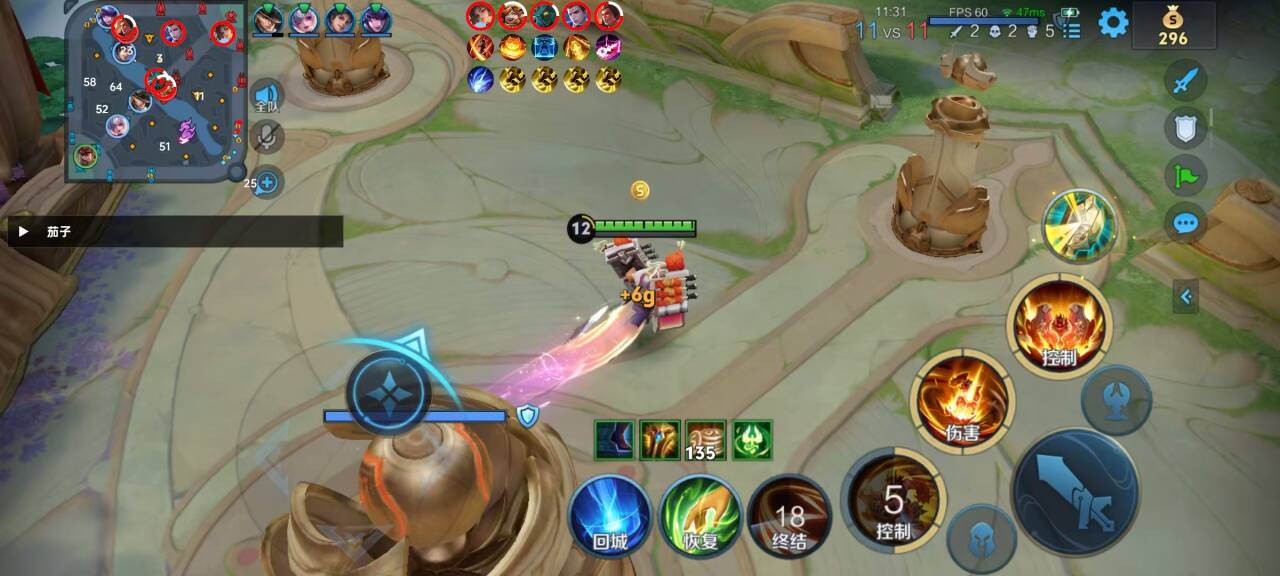Expand the side panel arrow
1280x576 pixels.
(x=1186, y=296)
